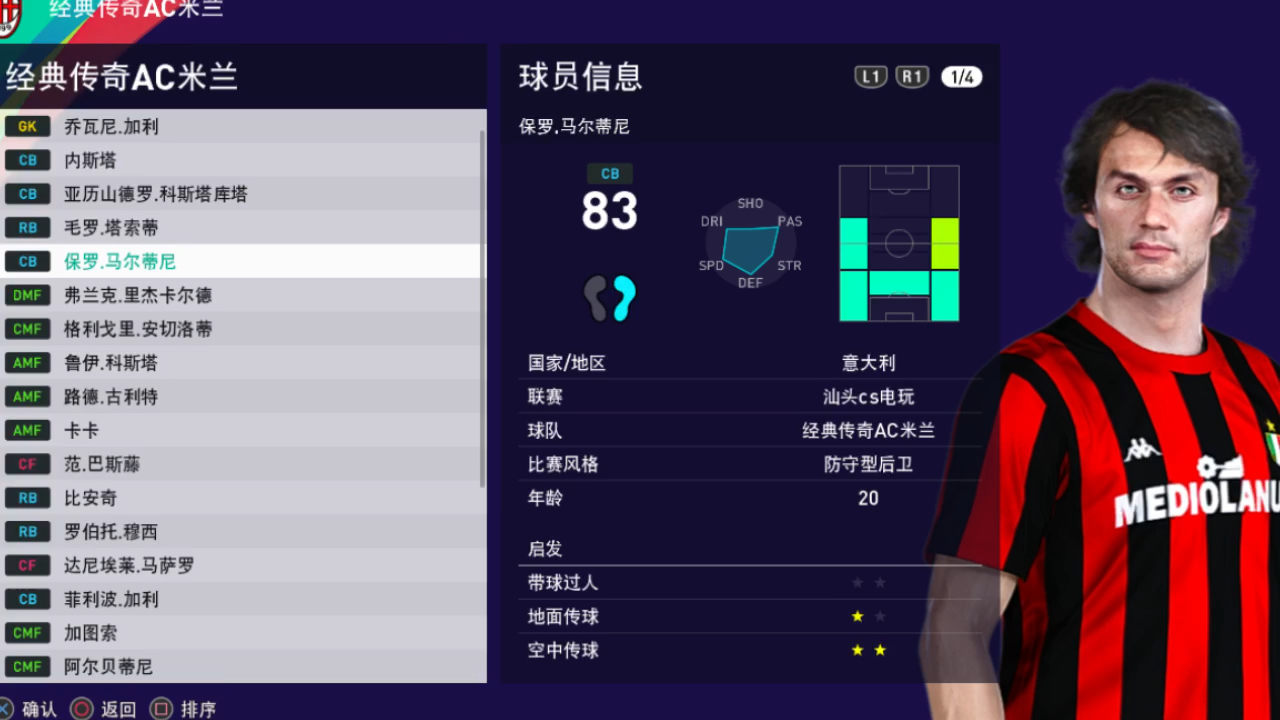Select the 球员信息 panel tab
1280x720 pixels.
point(578,76)
